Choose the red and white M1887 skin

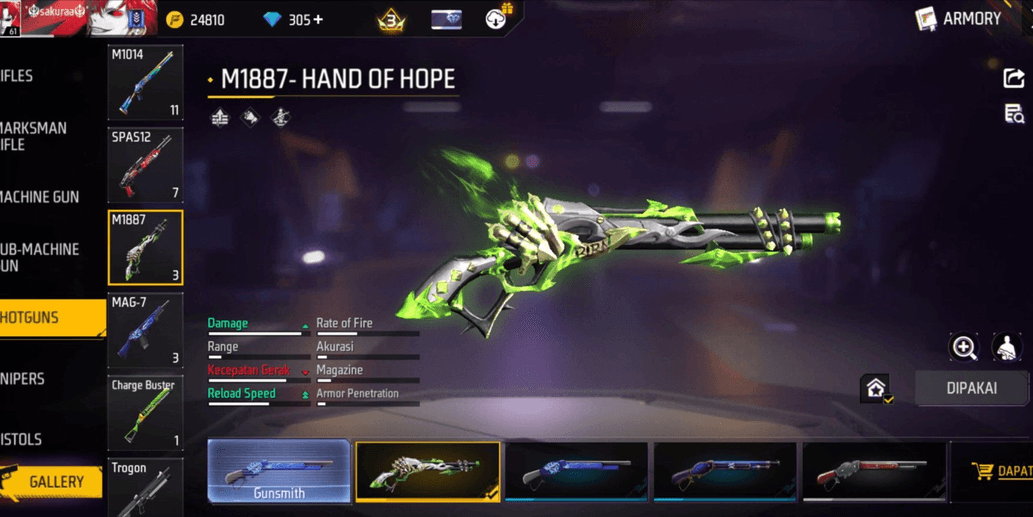click(872, 471)
